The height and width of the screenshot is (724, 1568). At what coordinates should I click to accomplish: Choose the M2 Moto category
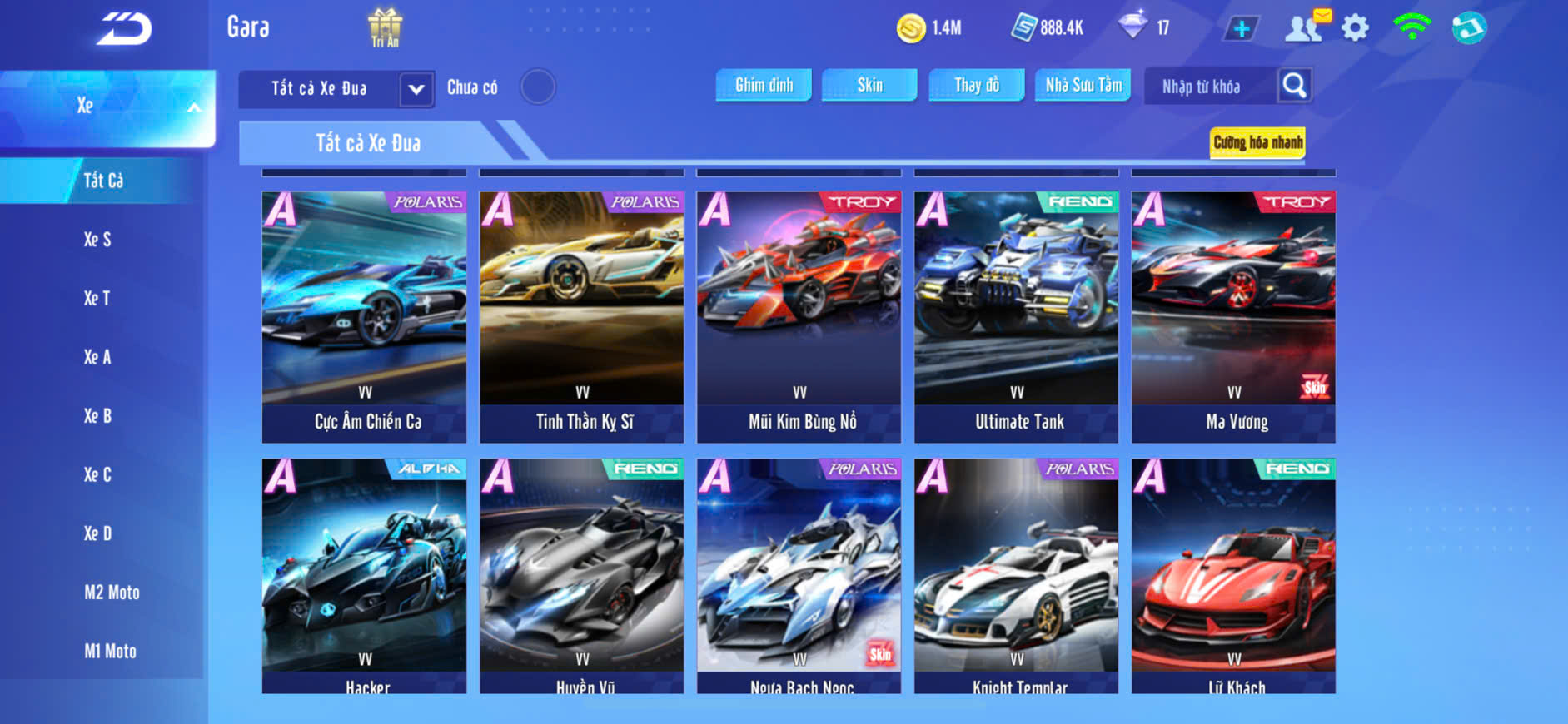click(112, 593)
